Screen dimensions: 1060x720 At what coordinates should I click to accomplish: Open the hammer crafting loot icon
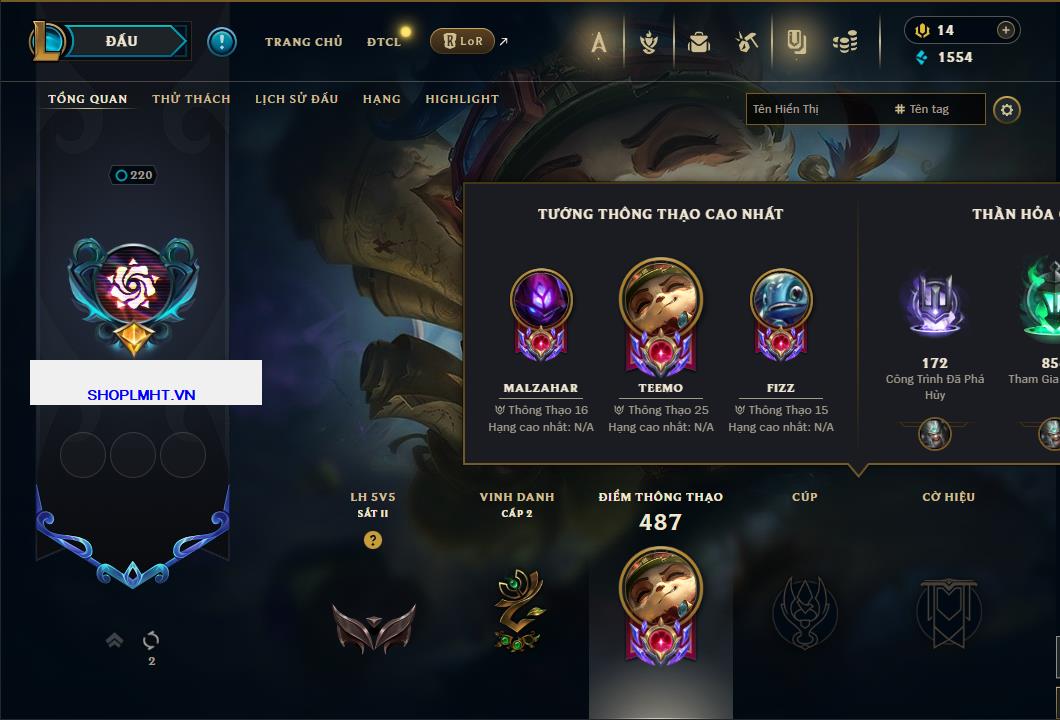[747, 42]
